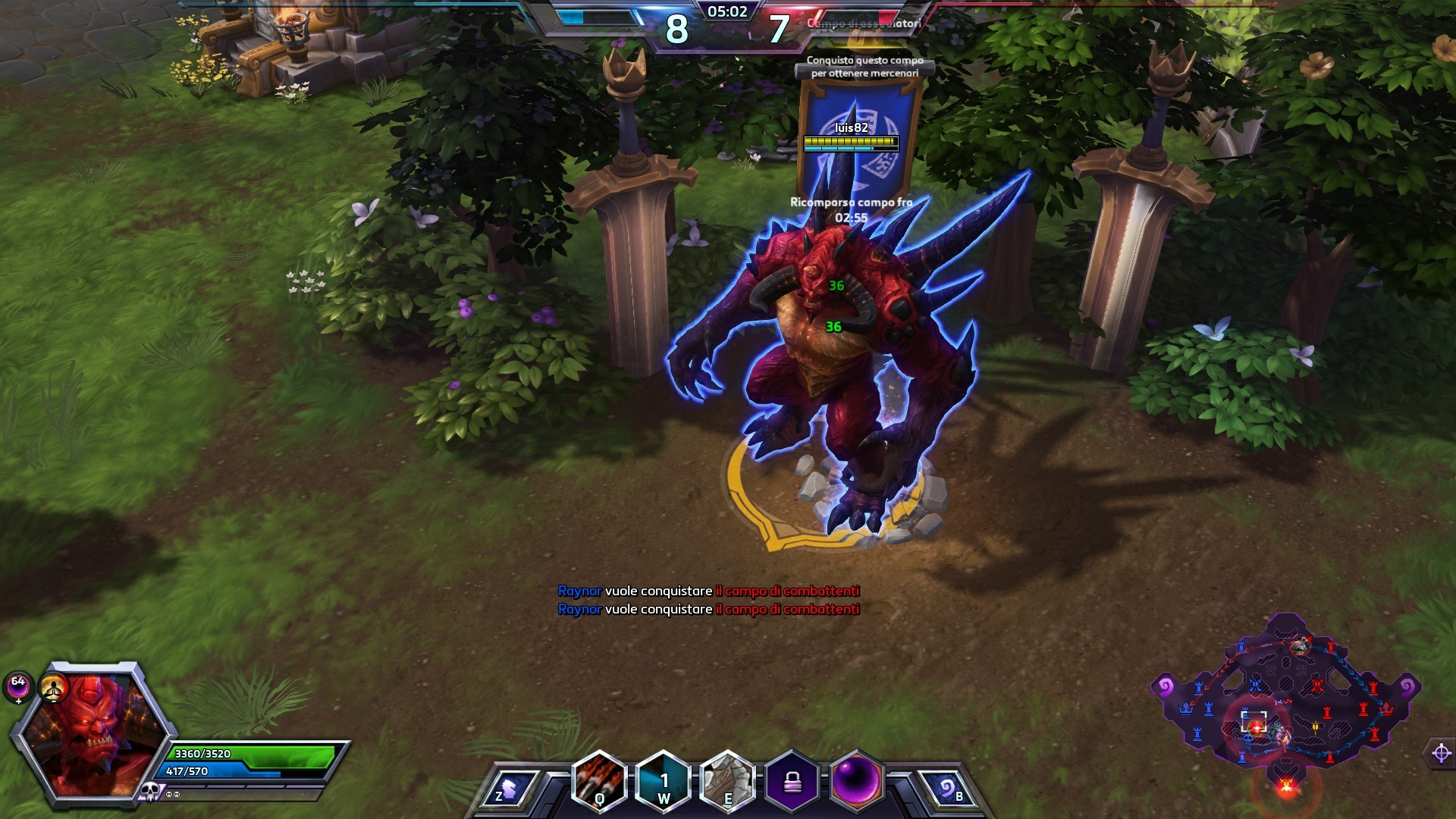Click the locked heroic ability slot
Image resolution: width=1456 pixels, height=819 pixels.
[792, 781]
